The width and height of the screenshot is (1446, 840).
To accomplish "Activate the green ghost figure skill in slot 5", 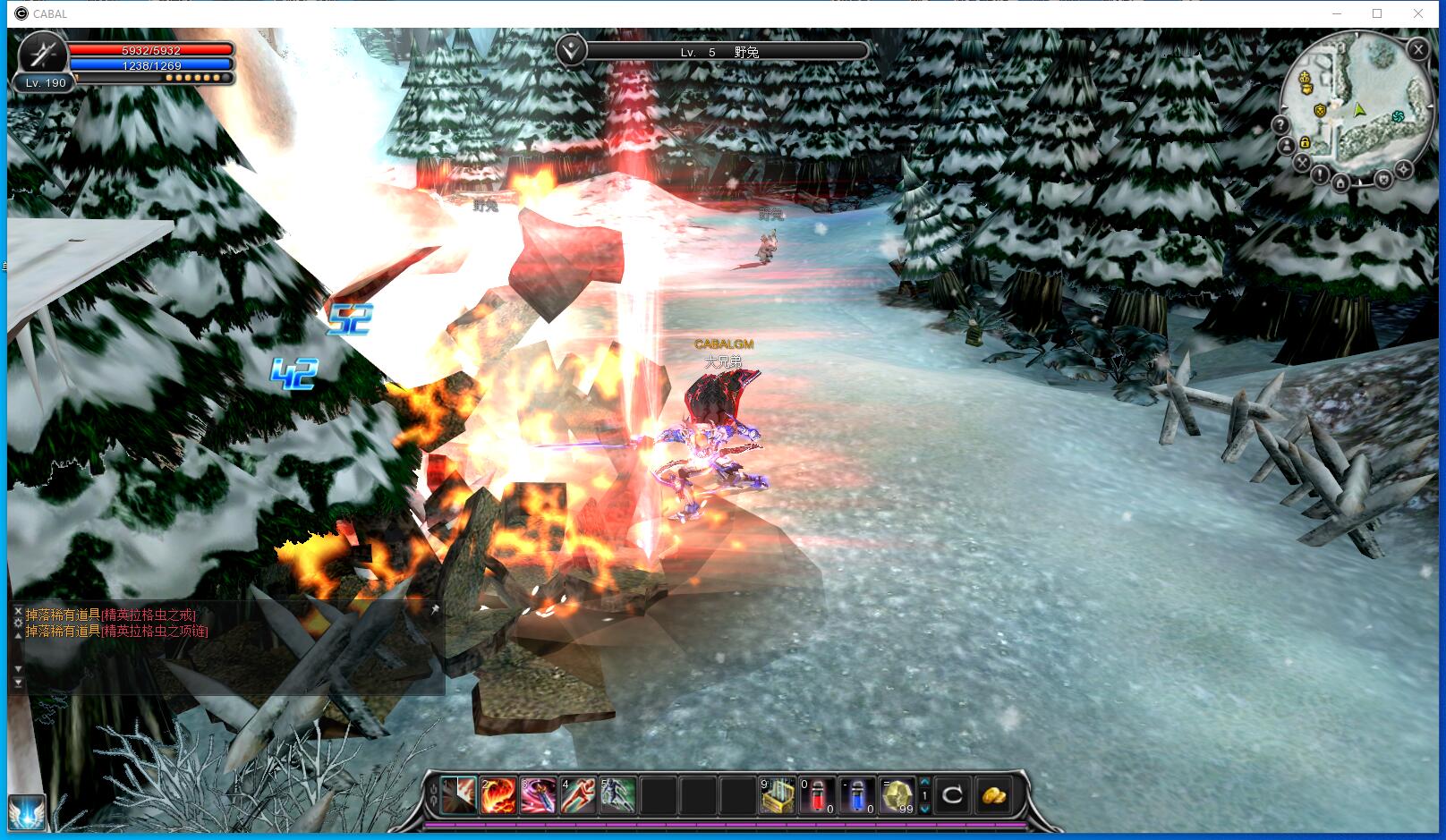I will 618,795.
